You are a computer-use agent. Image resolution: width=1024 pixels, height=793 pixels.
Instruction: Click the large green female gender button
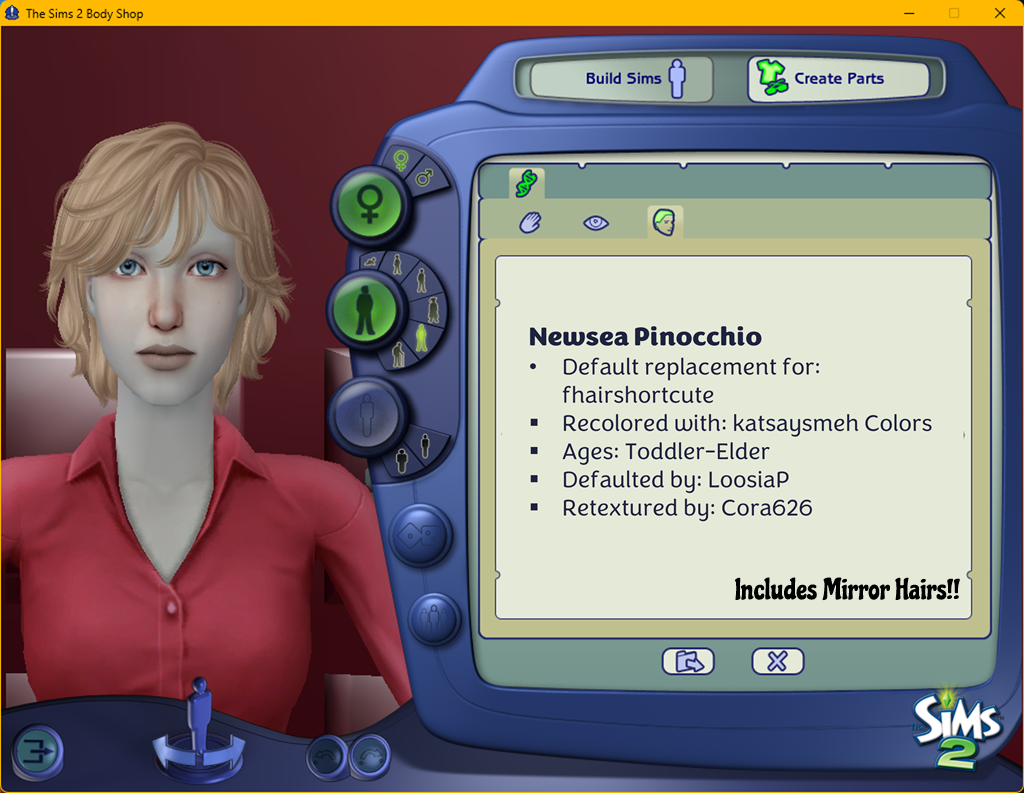click(x=369, y=204)
